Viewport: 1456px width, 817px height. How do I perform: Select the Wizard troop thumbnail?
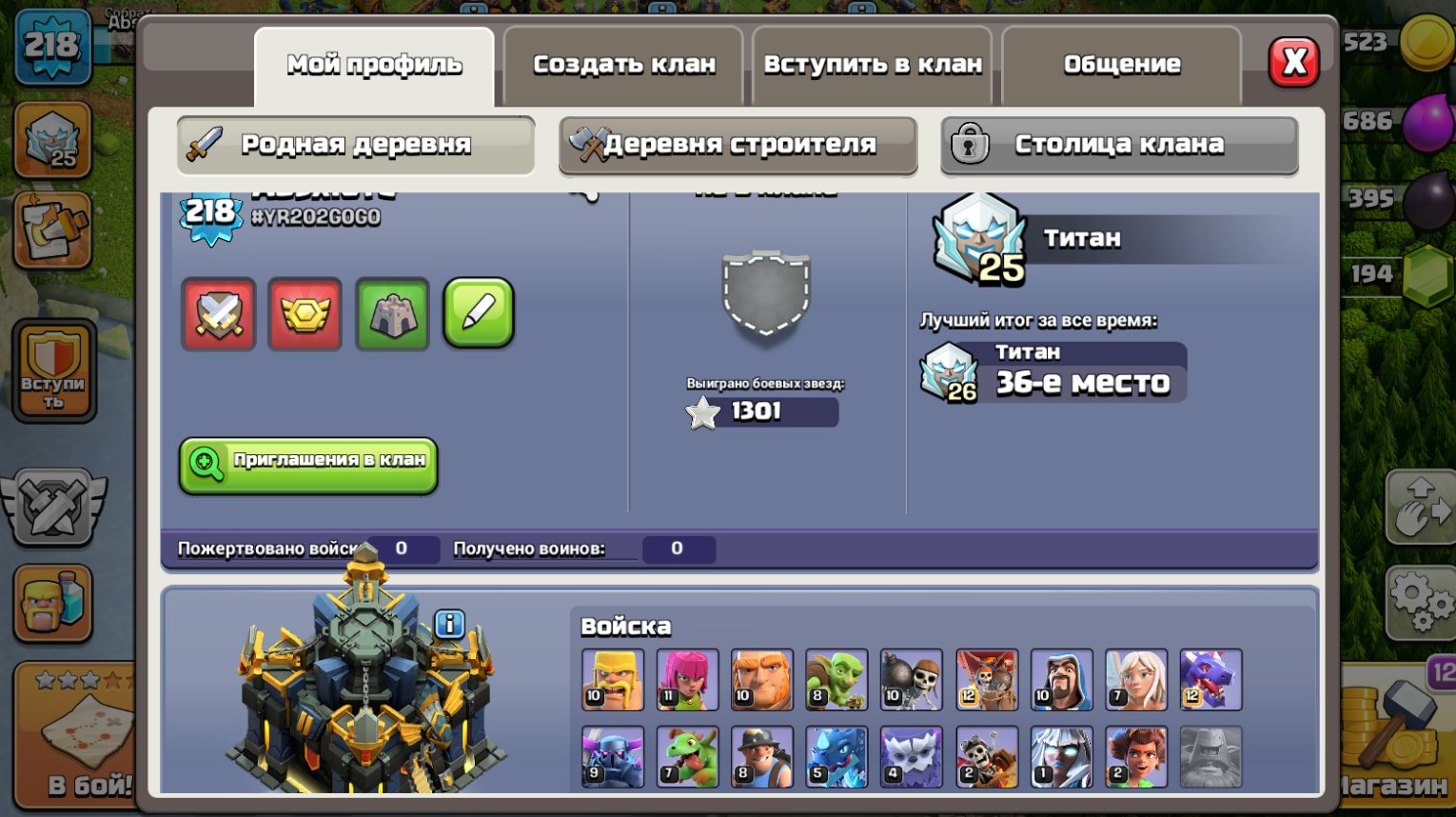click(1060, 680)
